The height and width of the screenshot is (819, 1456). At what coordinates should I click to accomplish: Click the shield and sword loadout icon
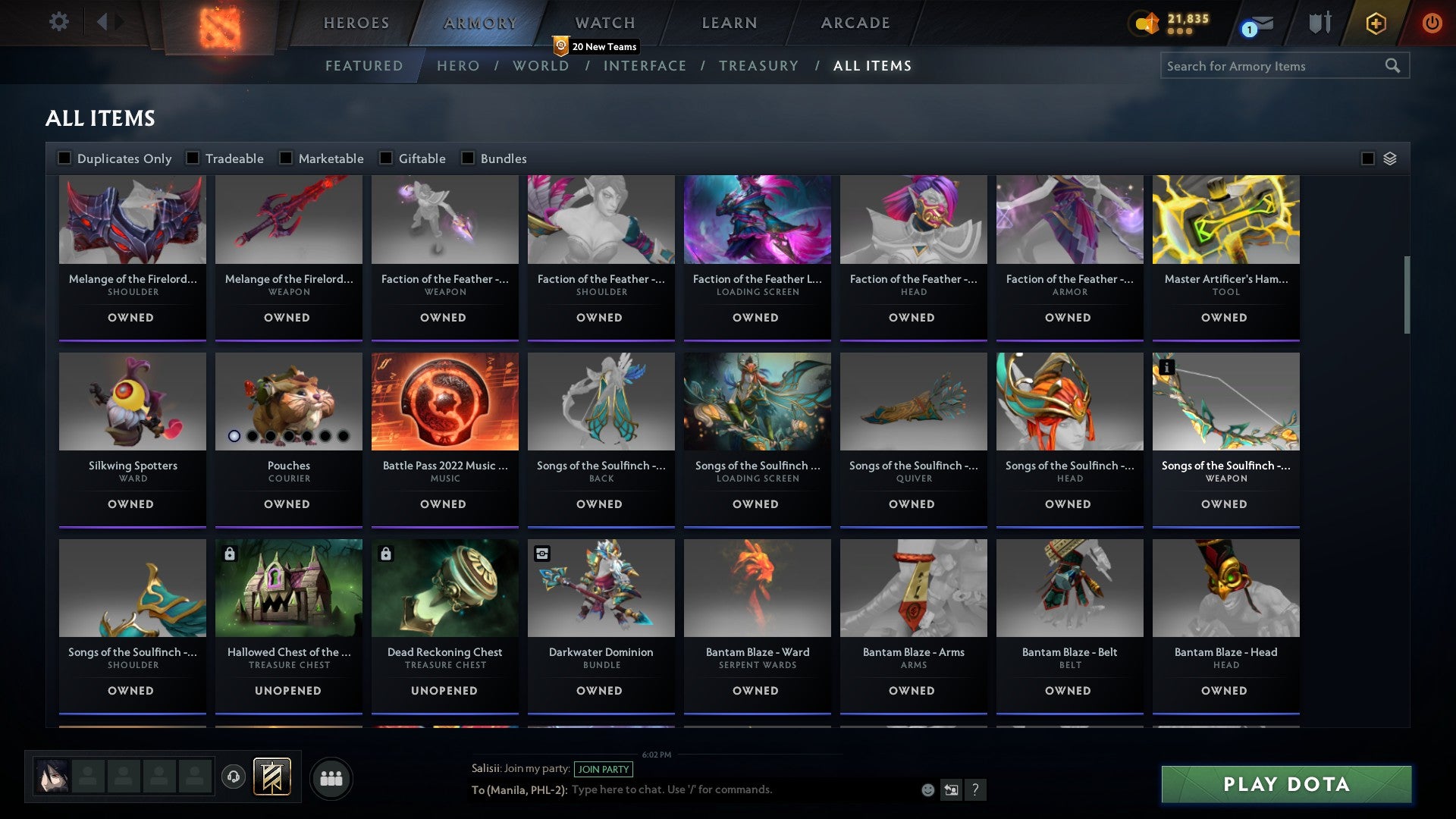click(1319, 22)
